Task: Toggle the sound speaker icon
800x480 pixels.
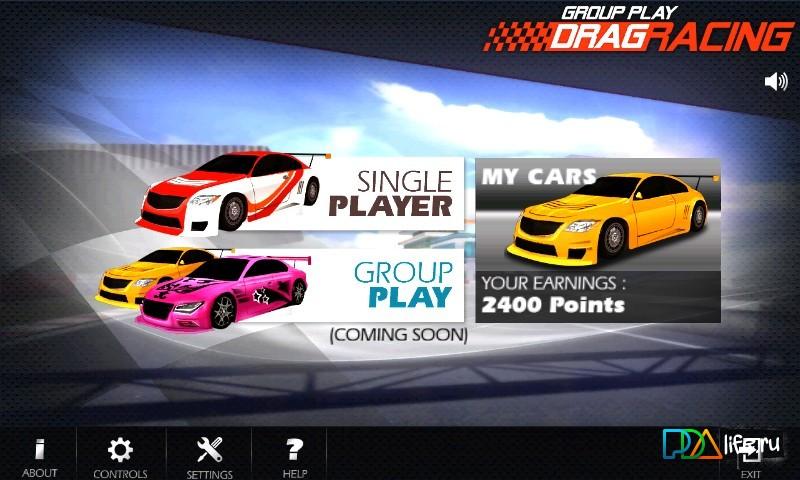Action: point(775,81)
